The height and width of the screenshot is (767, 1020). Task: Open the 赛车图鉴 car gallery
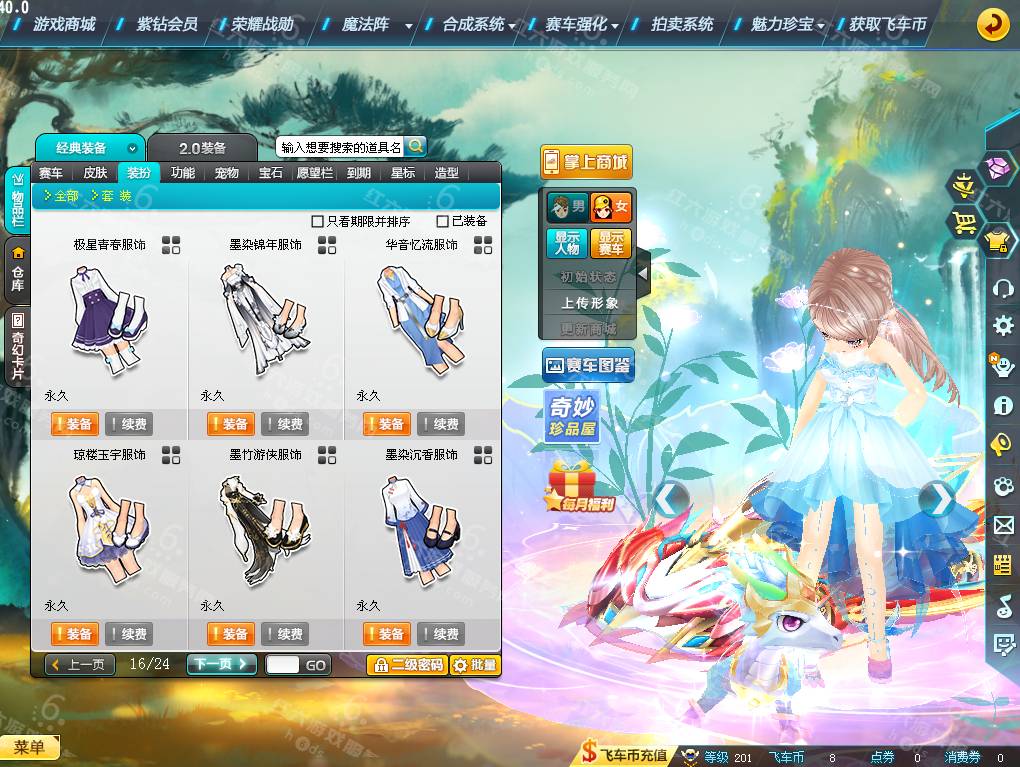pos(588,366)
